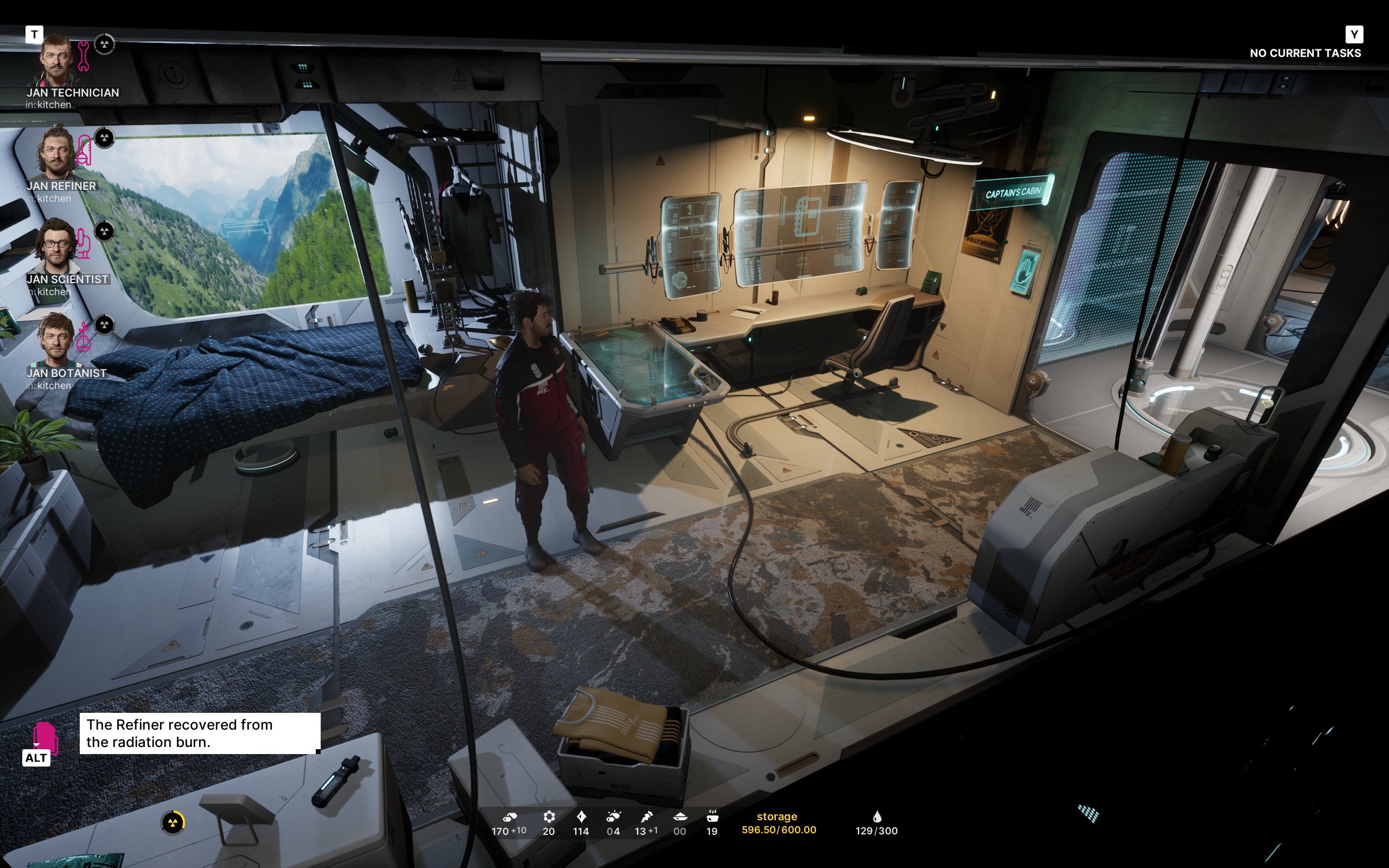Click the hot meal icon showing 19
The width and height of the screenshot is (1389, 868).
point(712,817)
